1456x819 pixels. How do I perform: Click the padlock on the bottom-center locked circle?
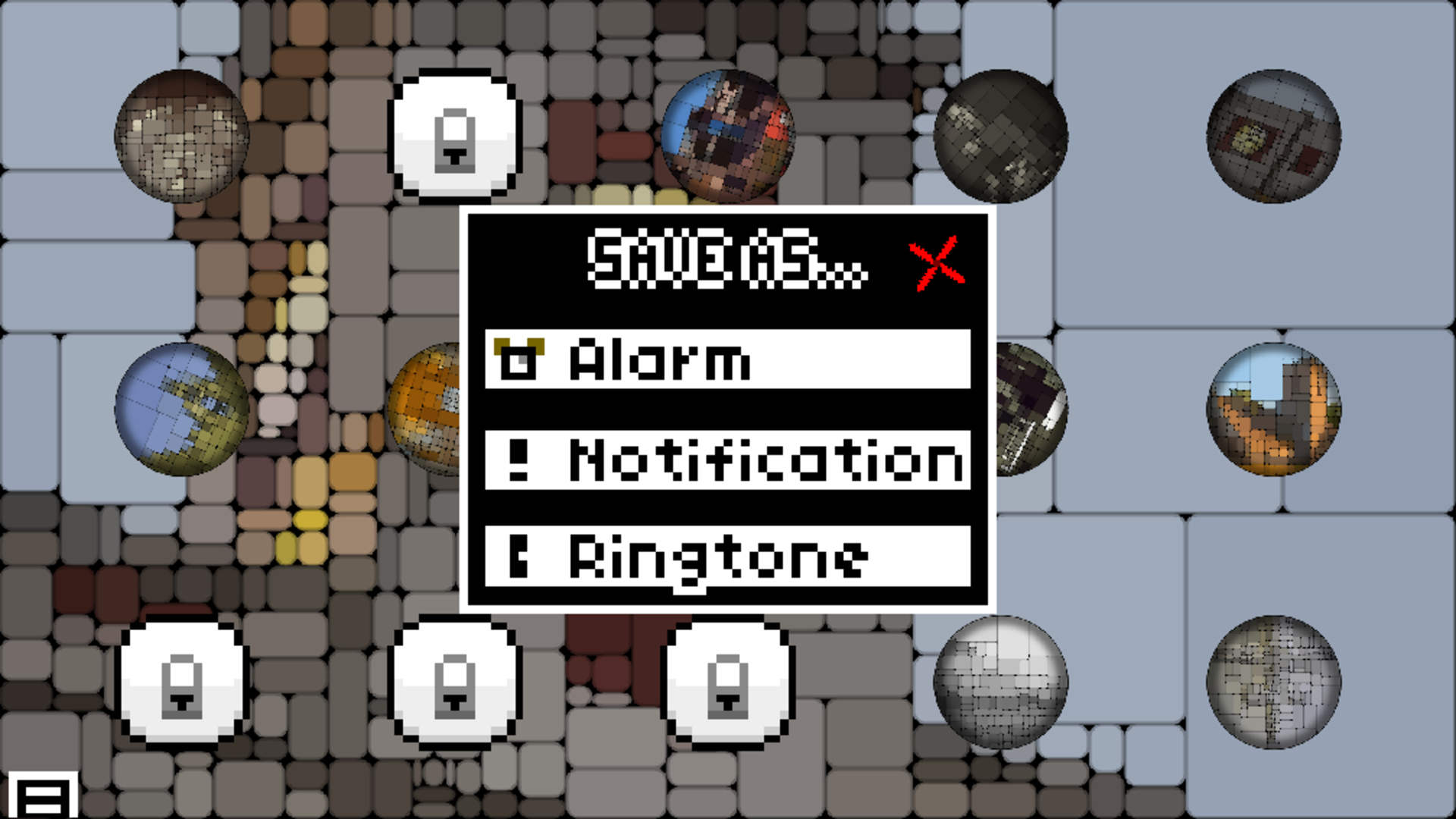tap(453, 686)
